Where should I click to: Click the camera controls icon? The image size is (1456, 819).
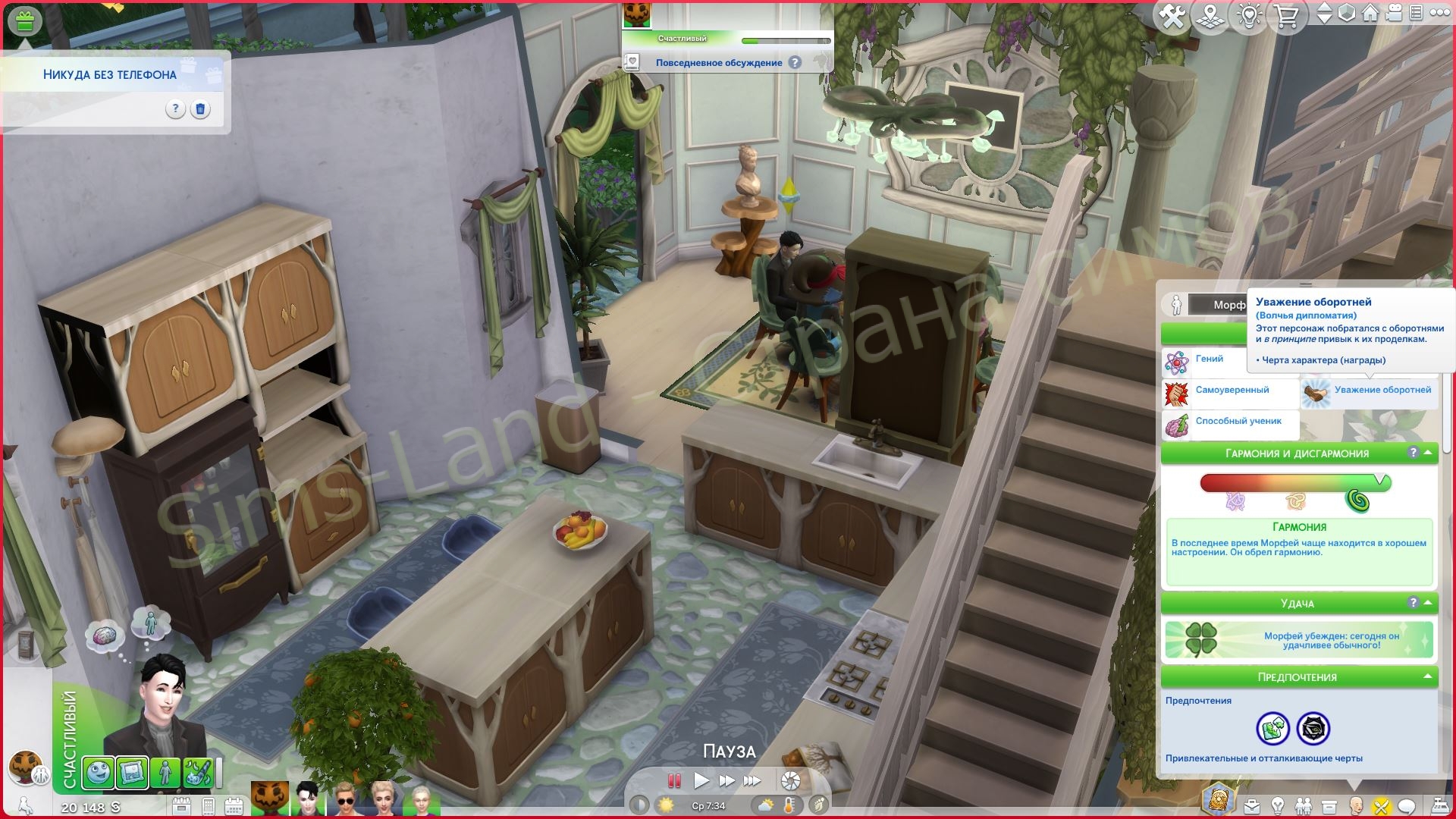[x=1393, y=14]
